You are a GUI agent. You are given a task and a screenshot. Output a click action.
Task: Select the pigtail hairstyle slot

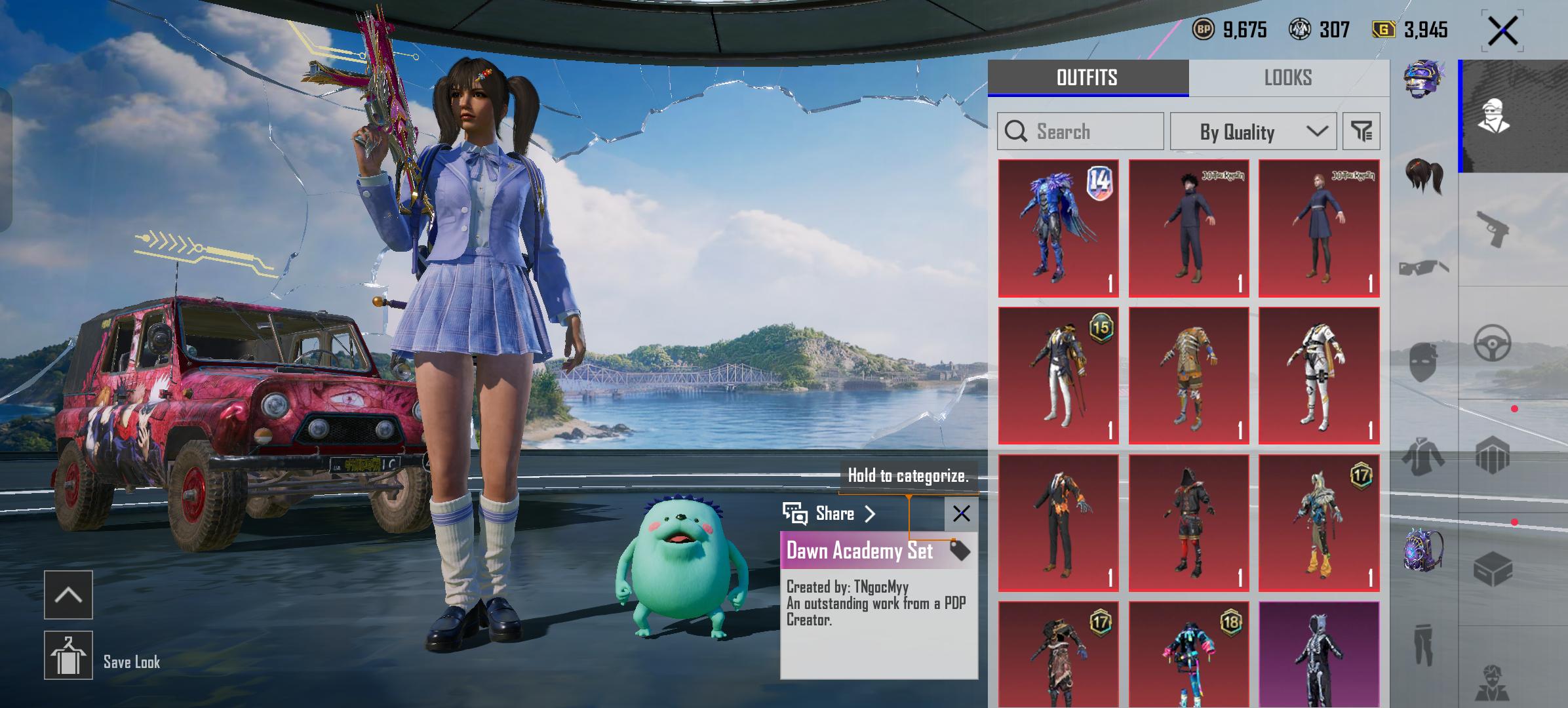click(x=1424, y=176)
